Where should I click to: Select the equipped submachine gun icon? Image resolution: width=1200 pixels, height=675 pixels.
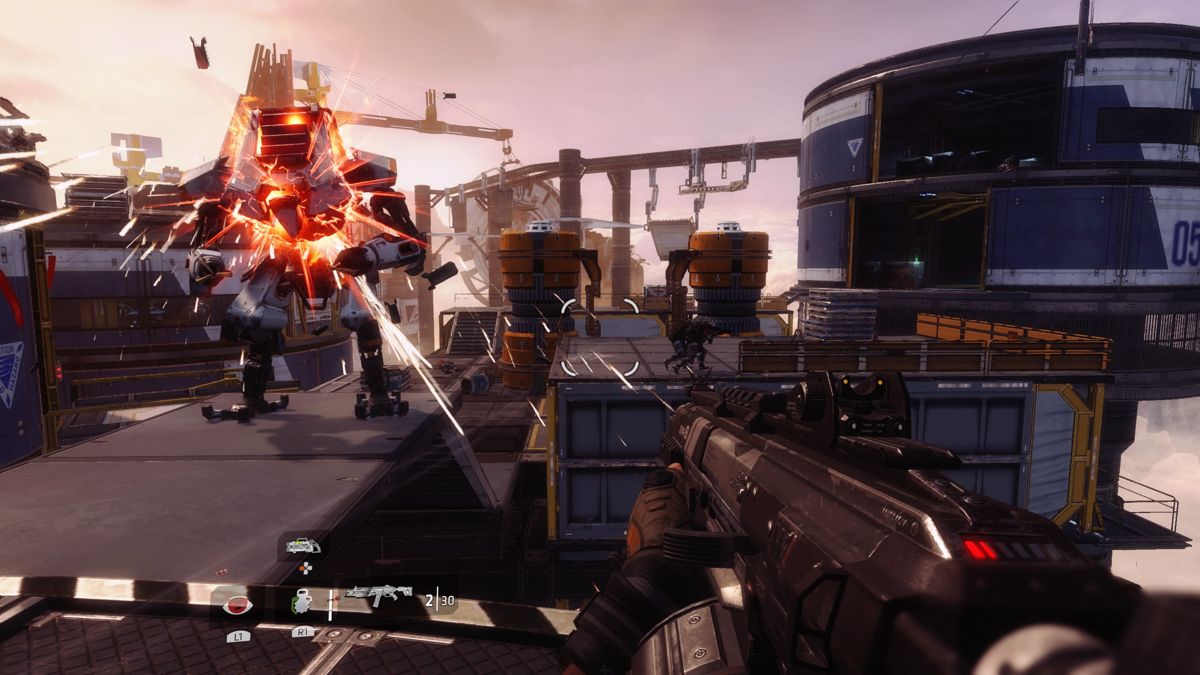pyautogui.click(x=378, y=594)
